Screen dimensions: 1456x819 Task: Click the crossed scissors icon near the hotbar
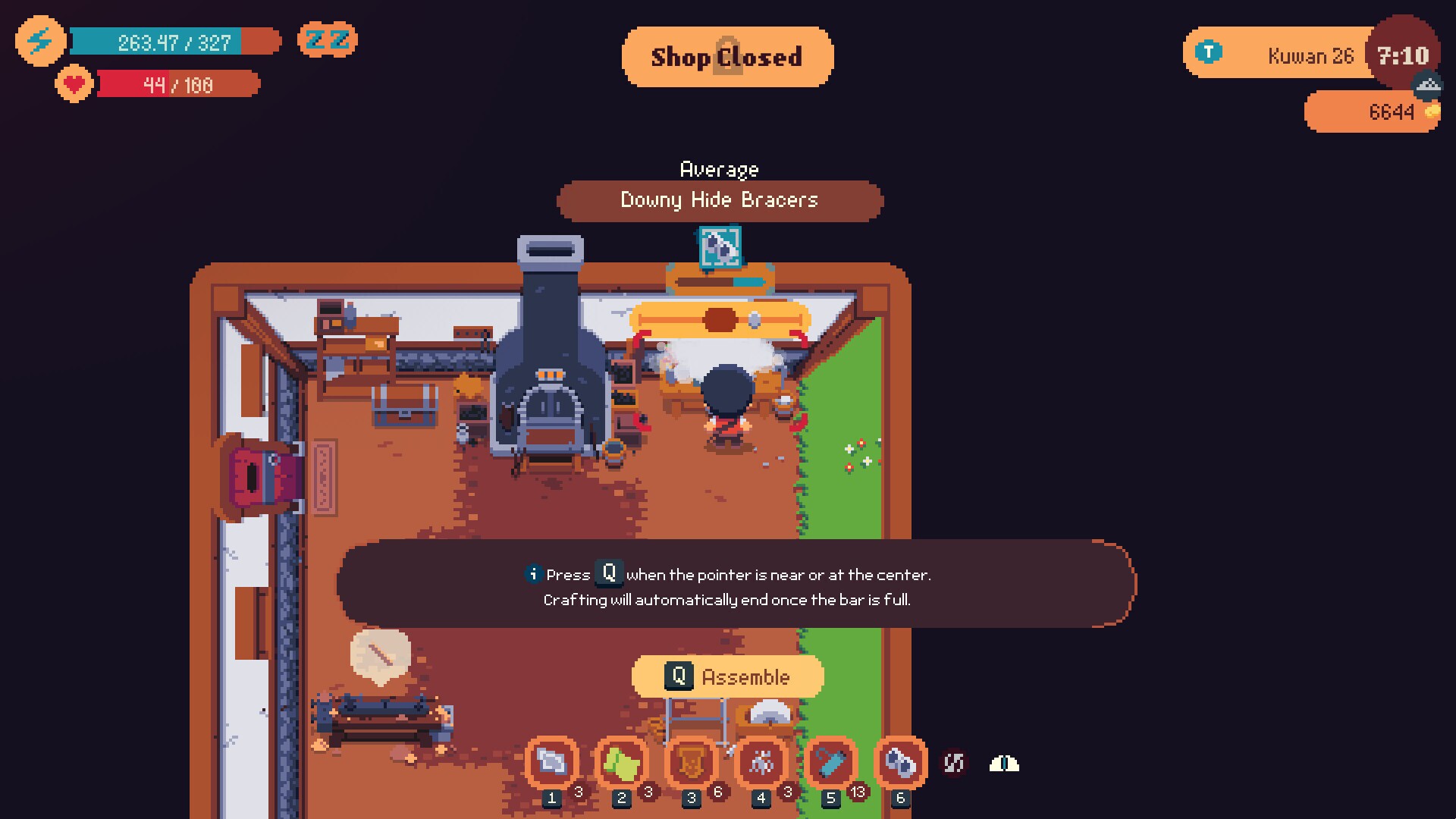(954, 764)
